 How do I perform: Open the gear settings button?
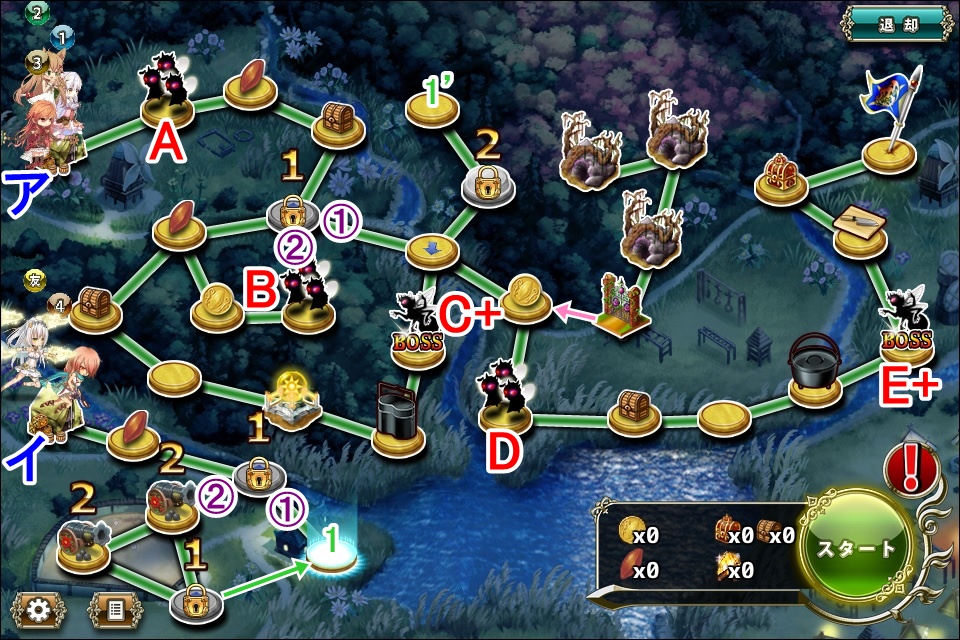point(39,607)
